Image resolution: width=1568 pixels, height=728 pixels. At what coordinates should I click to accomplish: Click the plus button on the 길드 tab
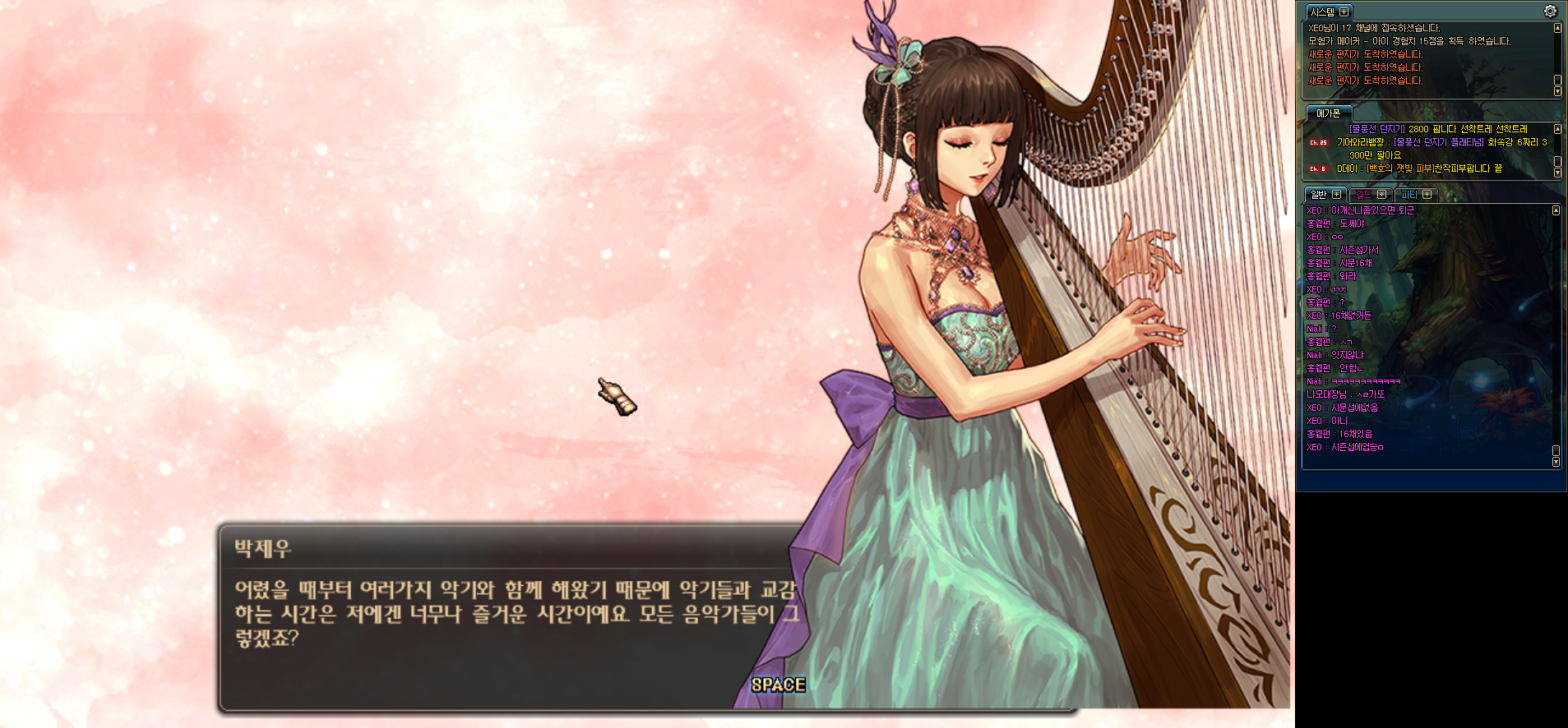[1381, 195]
